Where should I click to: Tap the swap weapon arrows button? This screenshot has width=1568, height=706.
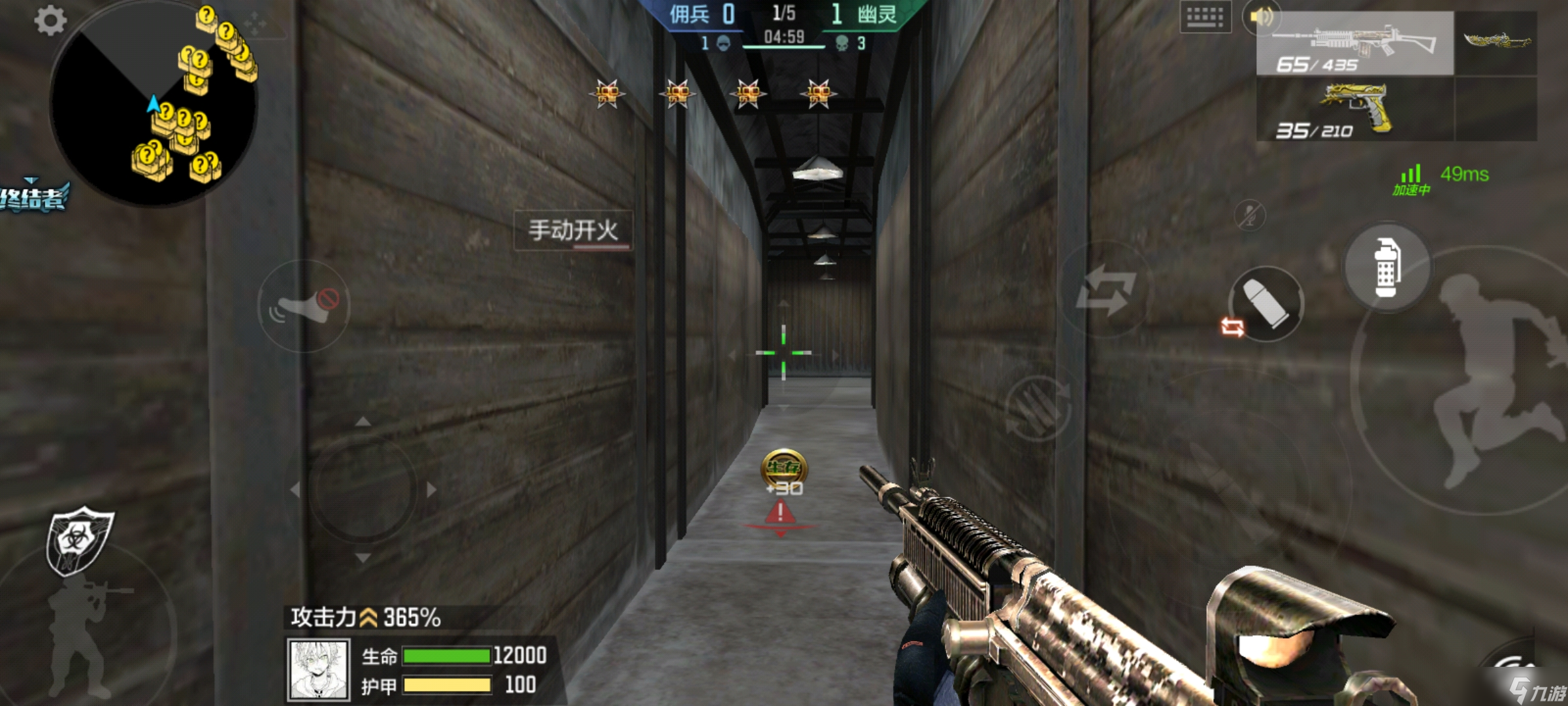pyautogui.click(x=1105, y=290)
